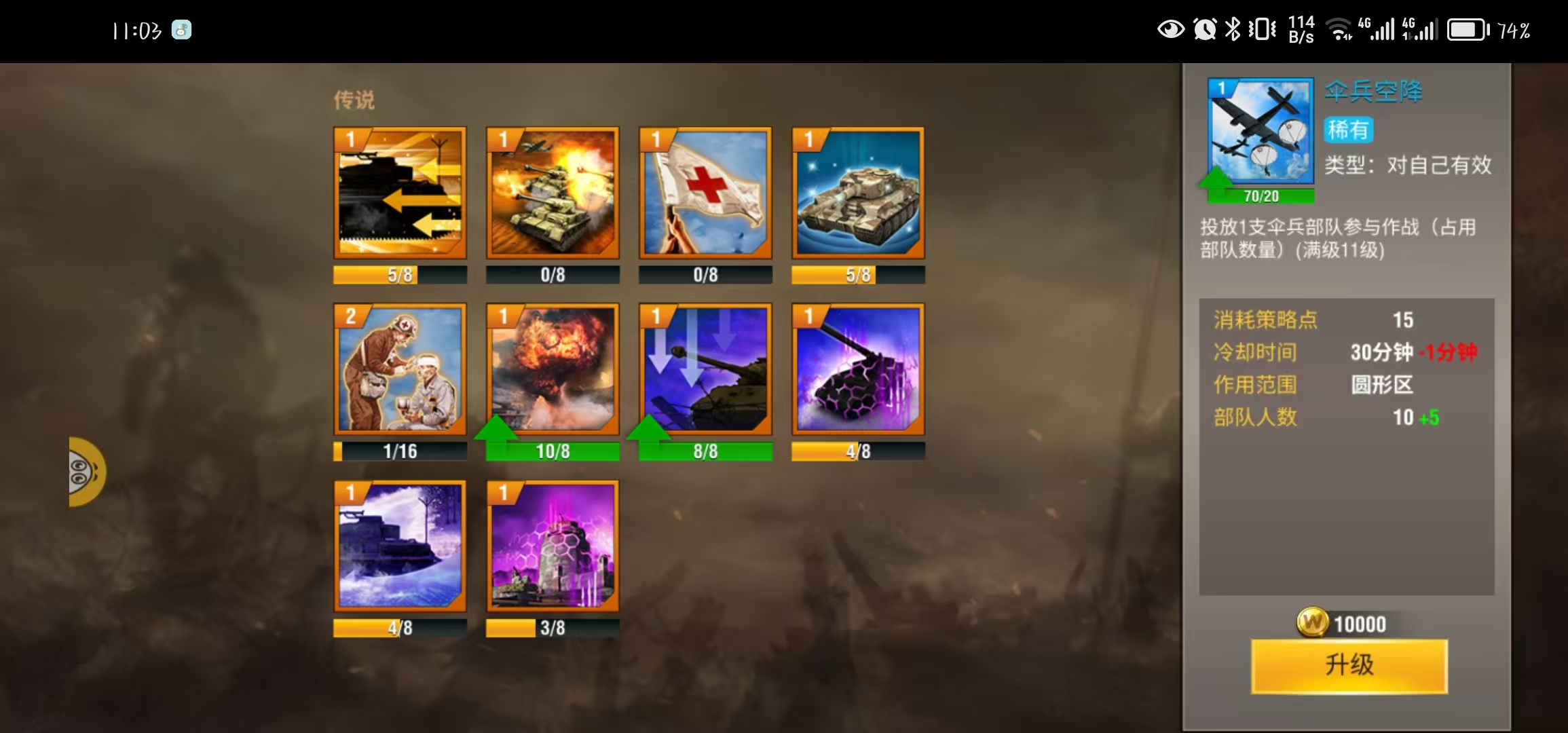Select the tank with yellow arrows card
This screenshot has width=1568, height=733.
tap(400, 193)
